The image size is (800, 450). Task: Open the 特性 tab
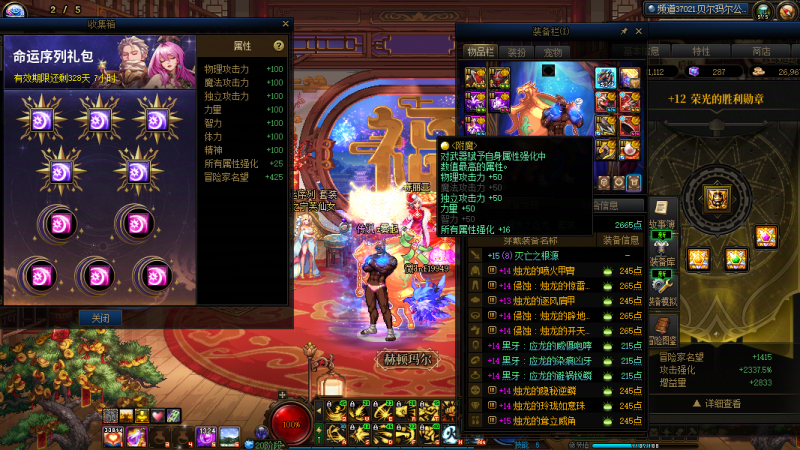(701, 51)
